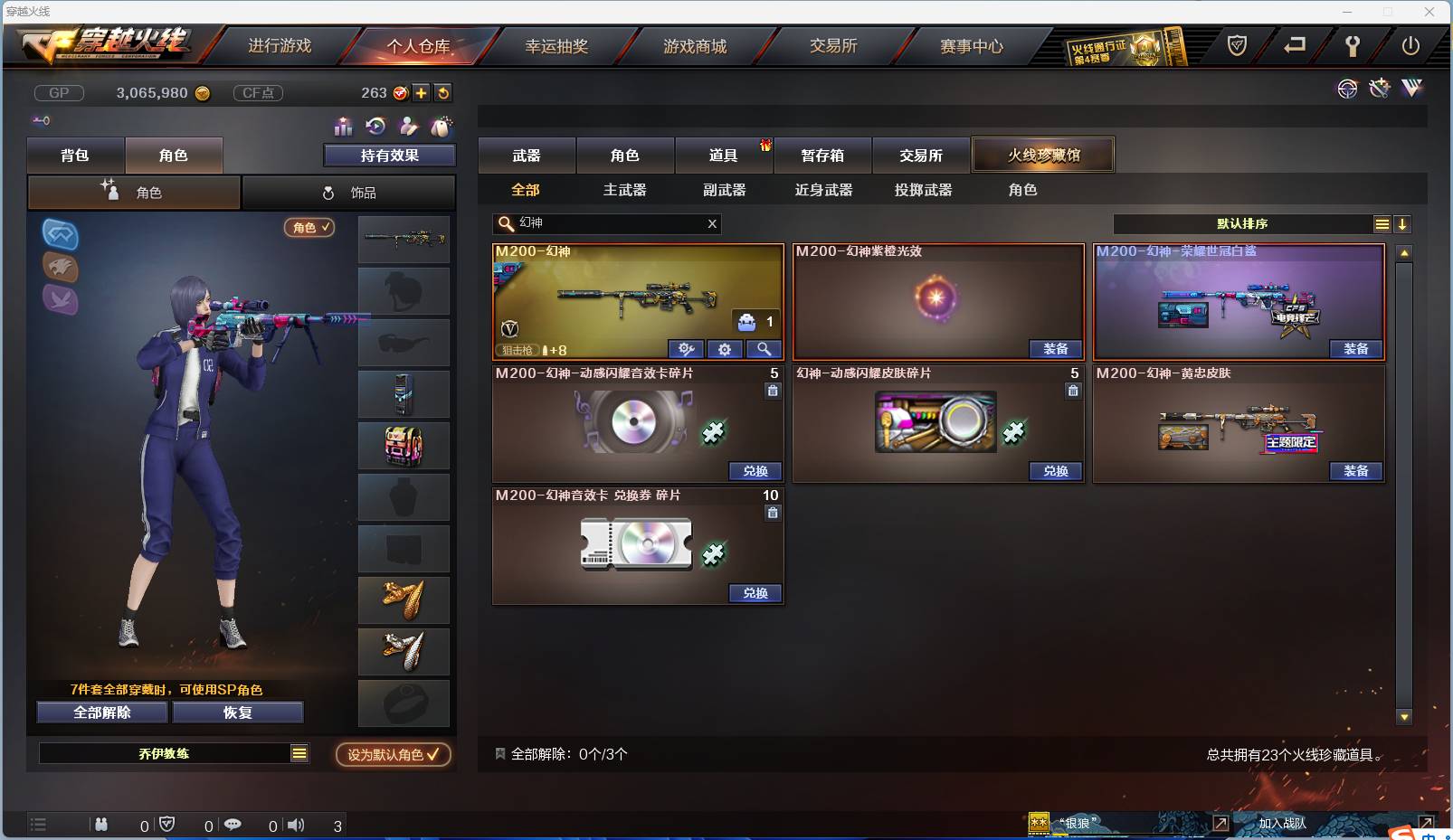Click the gear settings icon on M200-幻神 card
1453x840 pixels.
tap(726, 349)
